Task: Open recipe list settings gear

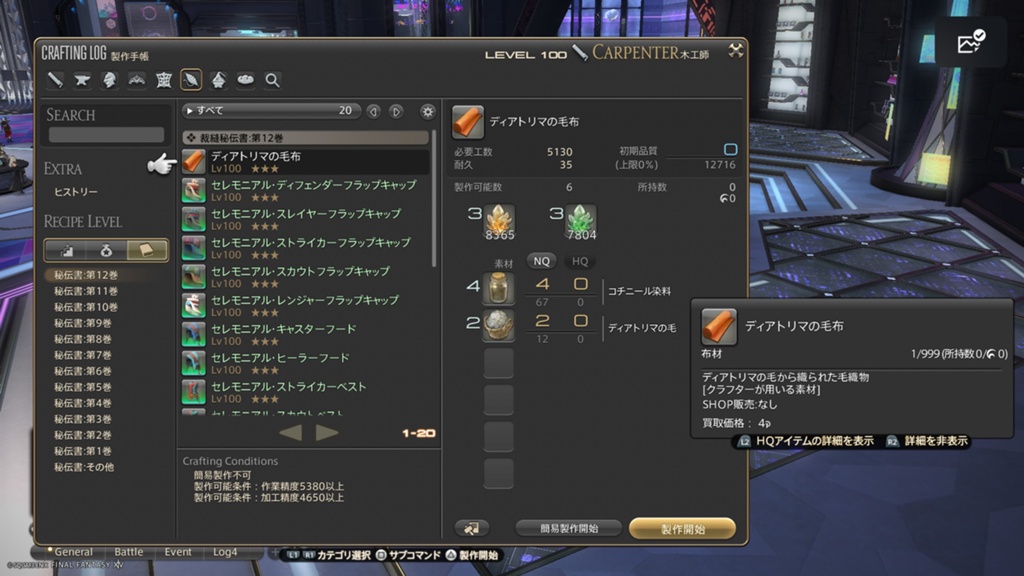Action: pyautogui.click(x=428, y=111)
